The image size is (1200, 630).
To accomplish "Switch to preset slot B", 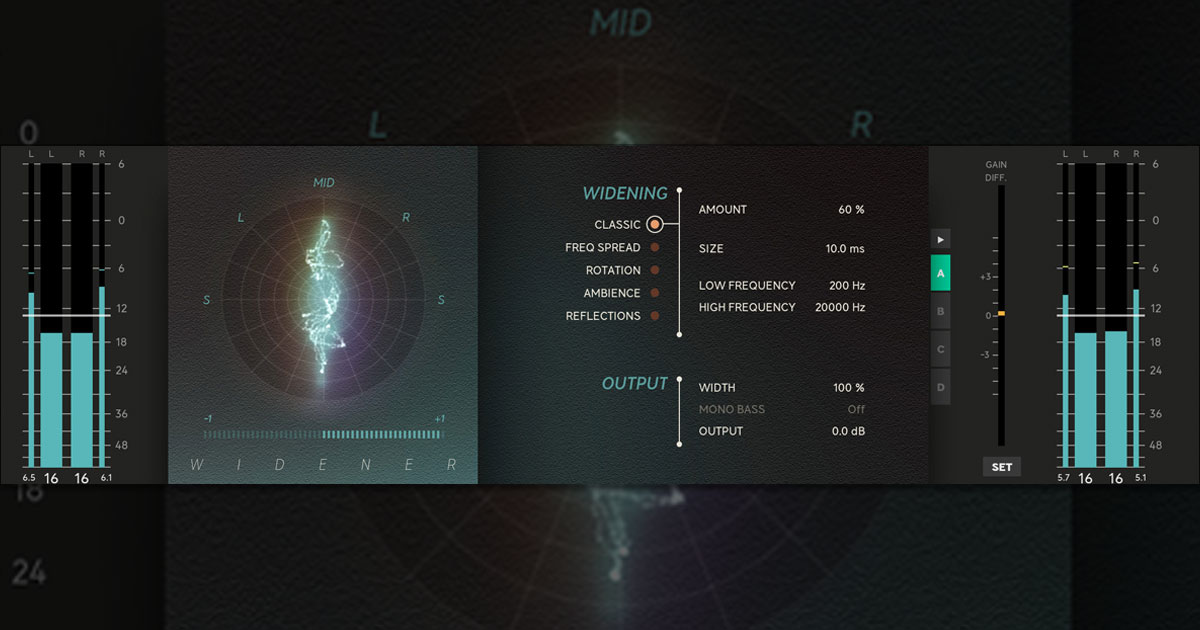I will coord(941,311).
